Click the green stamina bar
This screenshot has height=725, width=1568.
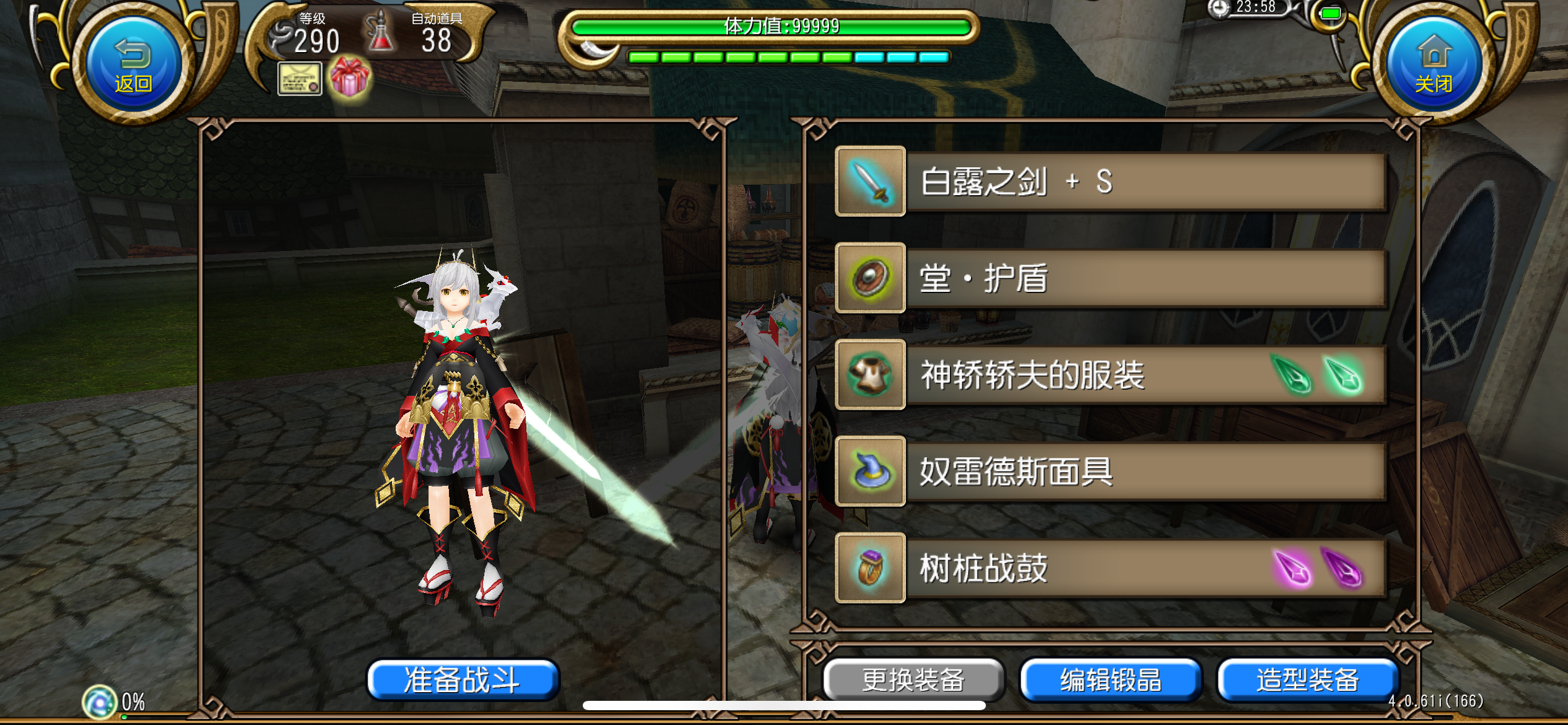tap(780, 27)
